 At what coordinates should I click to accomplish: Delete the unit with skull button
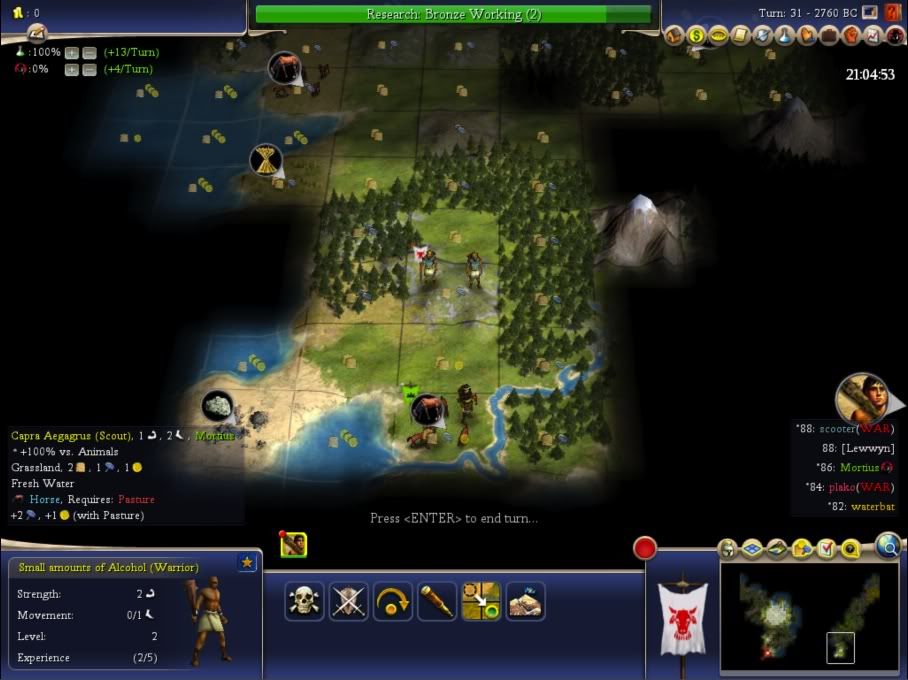pos(304,601)
